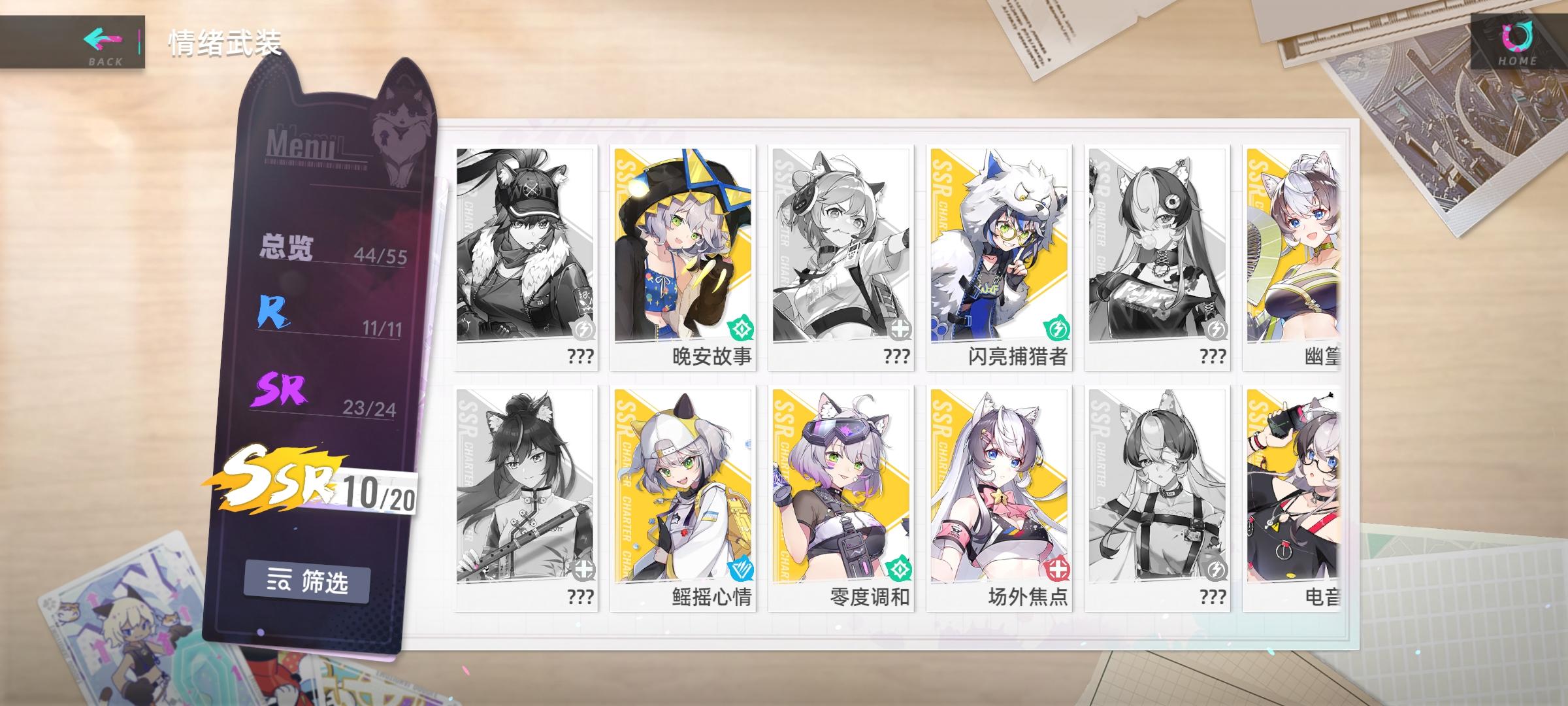Viewport: 1568px width, 706px height.
Task: Click the lightning badge on the bottom-row ??? card
Action: (1217, 570)
